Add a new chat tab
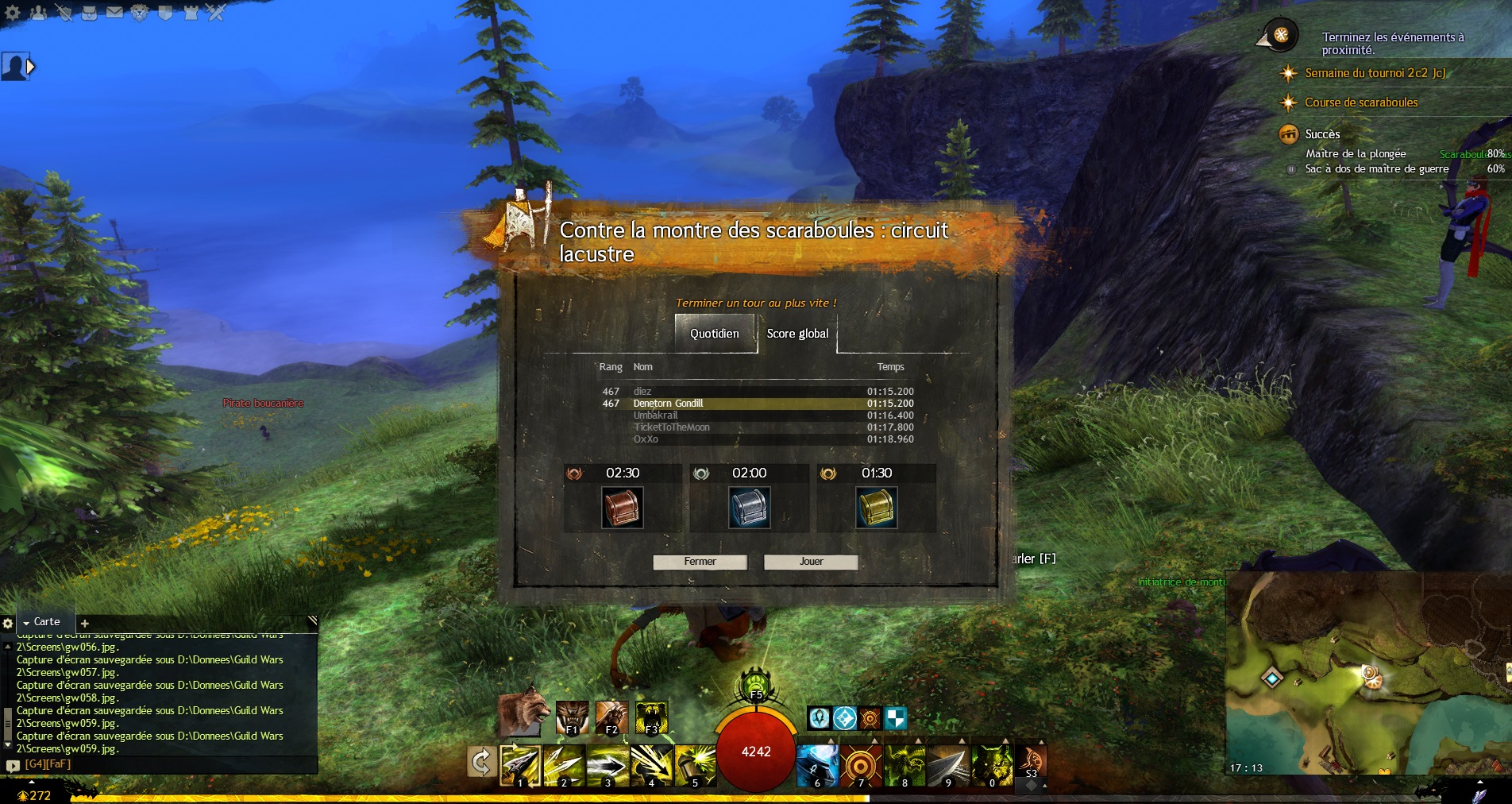1512x804 pixels. coord(85,624)
